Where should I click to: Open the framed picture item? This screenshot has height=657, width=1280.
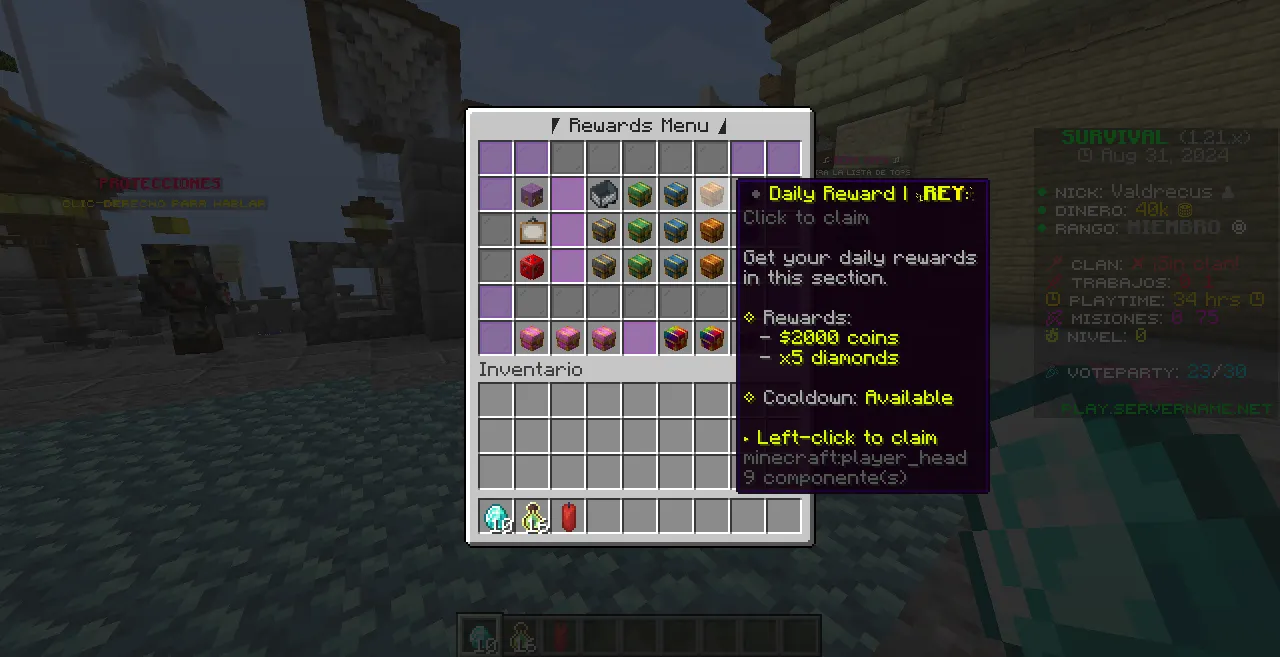[532, 230]
